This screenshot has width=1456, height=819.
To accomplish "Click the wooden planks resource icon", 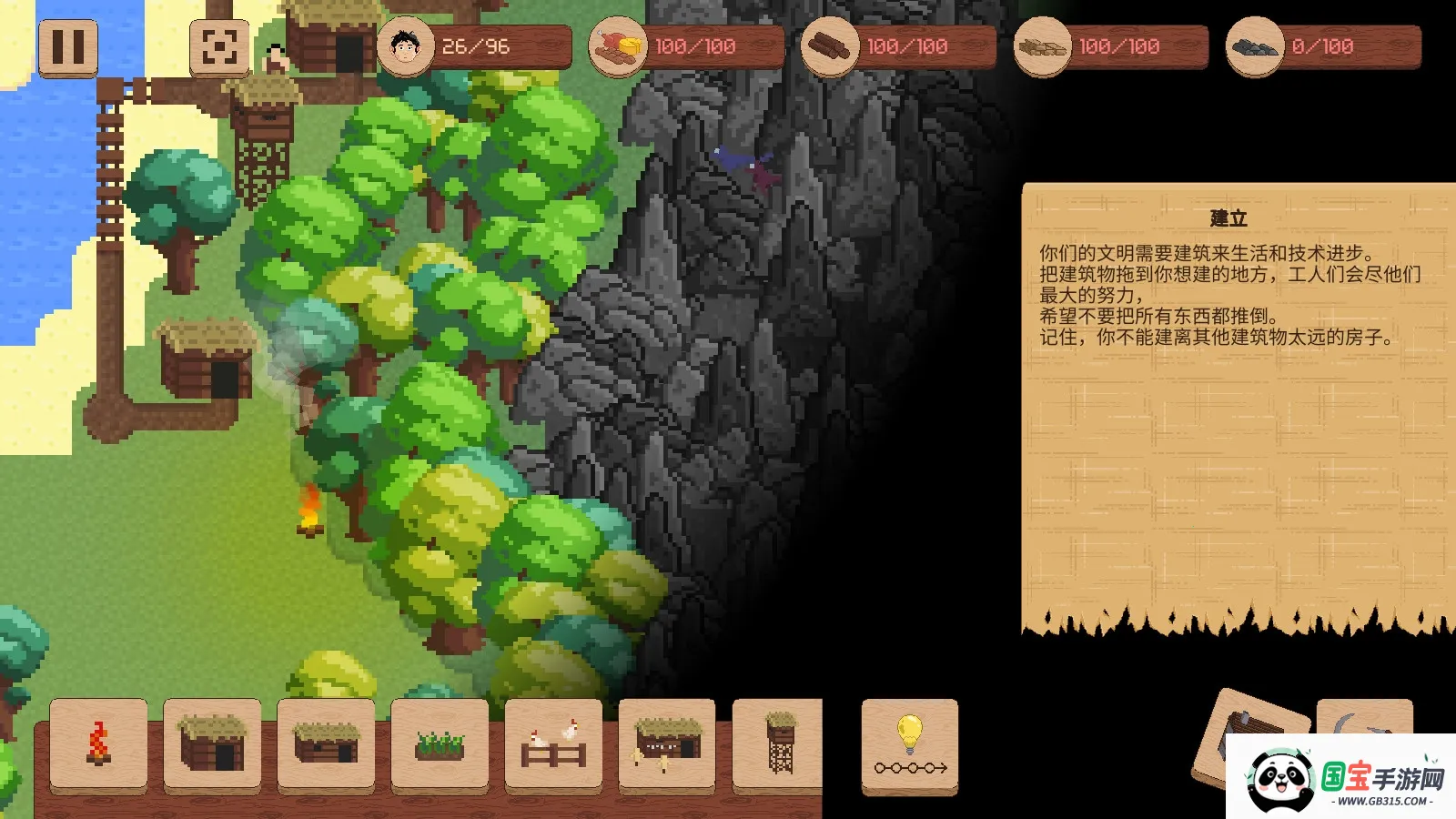I will pyautogui.click(x=1043, y=46).
